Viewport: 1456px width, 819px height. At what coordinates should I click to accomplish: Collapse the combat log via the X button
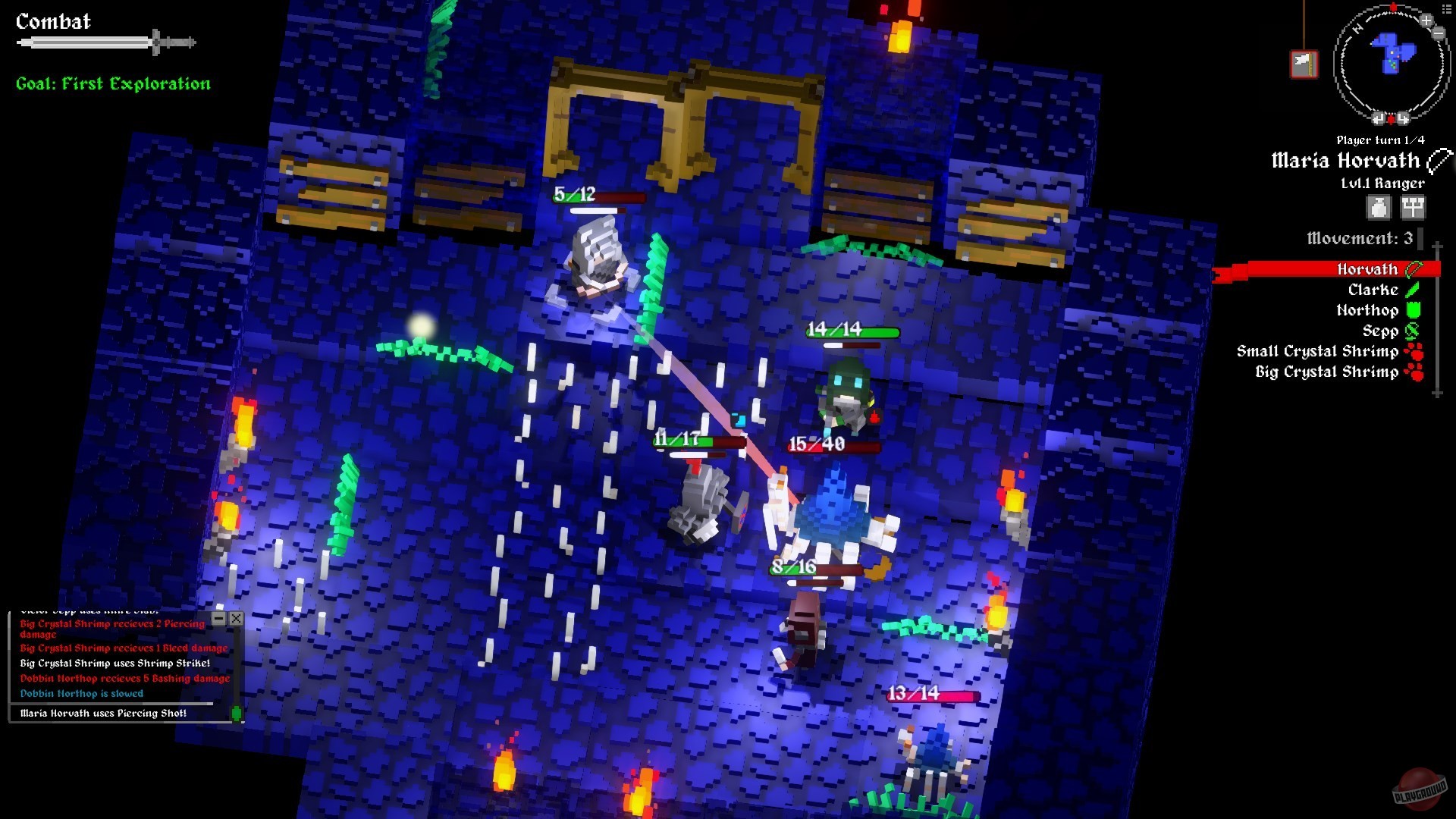click(x=237, y=619)
